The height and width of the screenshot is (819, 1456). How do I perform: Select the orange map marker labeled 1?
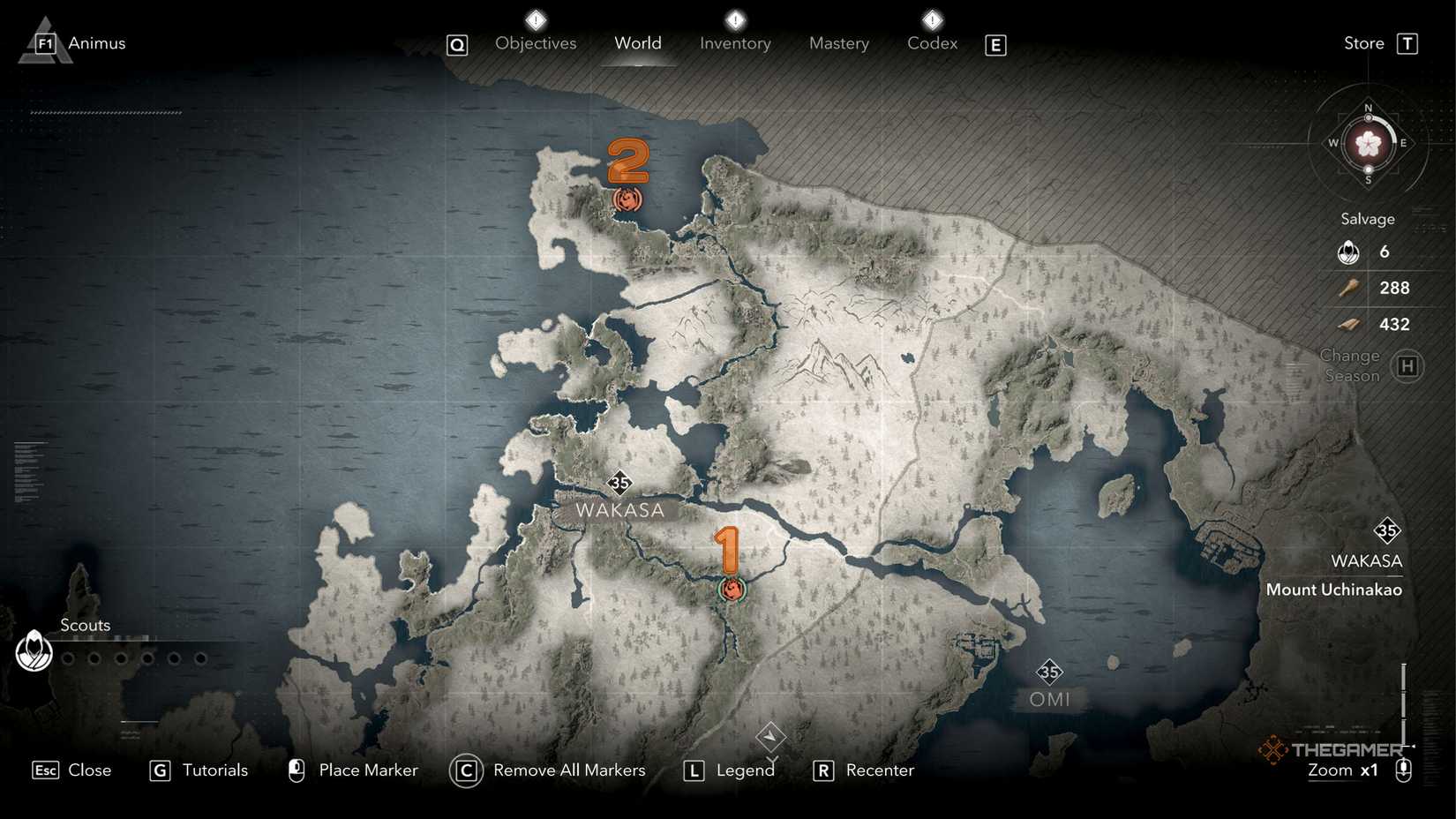[732, 589]
